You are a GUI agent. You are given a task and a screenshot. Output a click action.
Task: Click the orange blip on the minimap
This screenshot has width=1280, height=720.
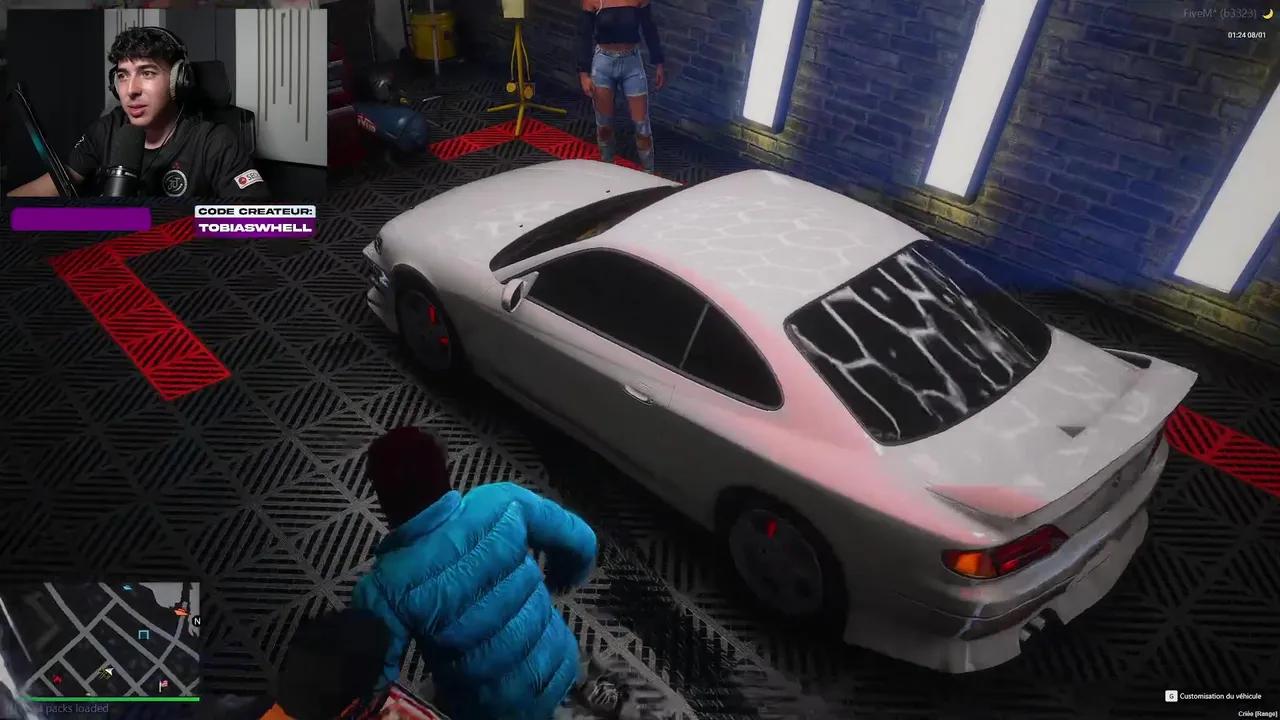[x=180, y=611]
